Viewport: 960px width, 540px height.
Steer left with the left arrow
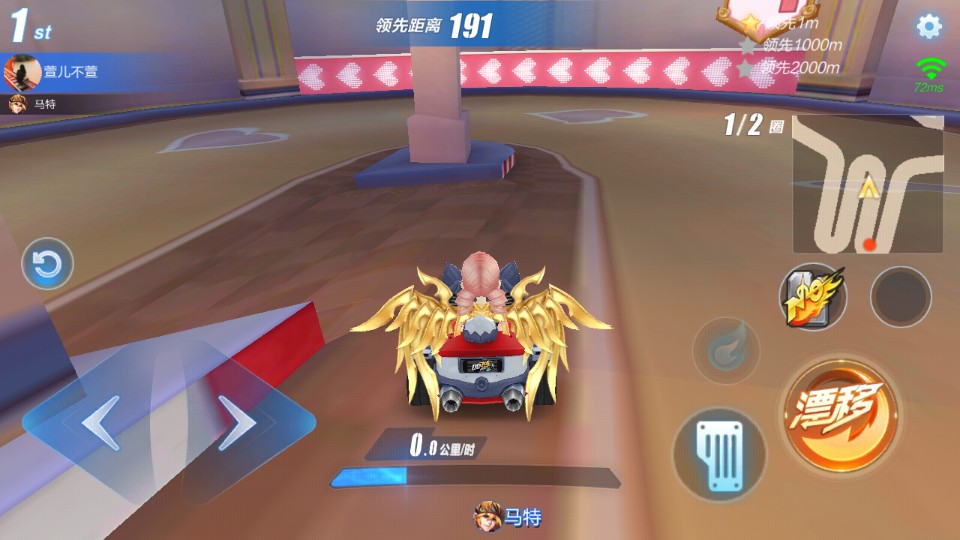click(x=100, y=424)
